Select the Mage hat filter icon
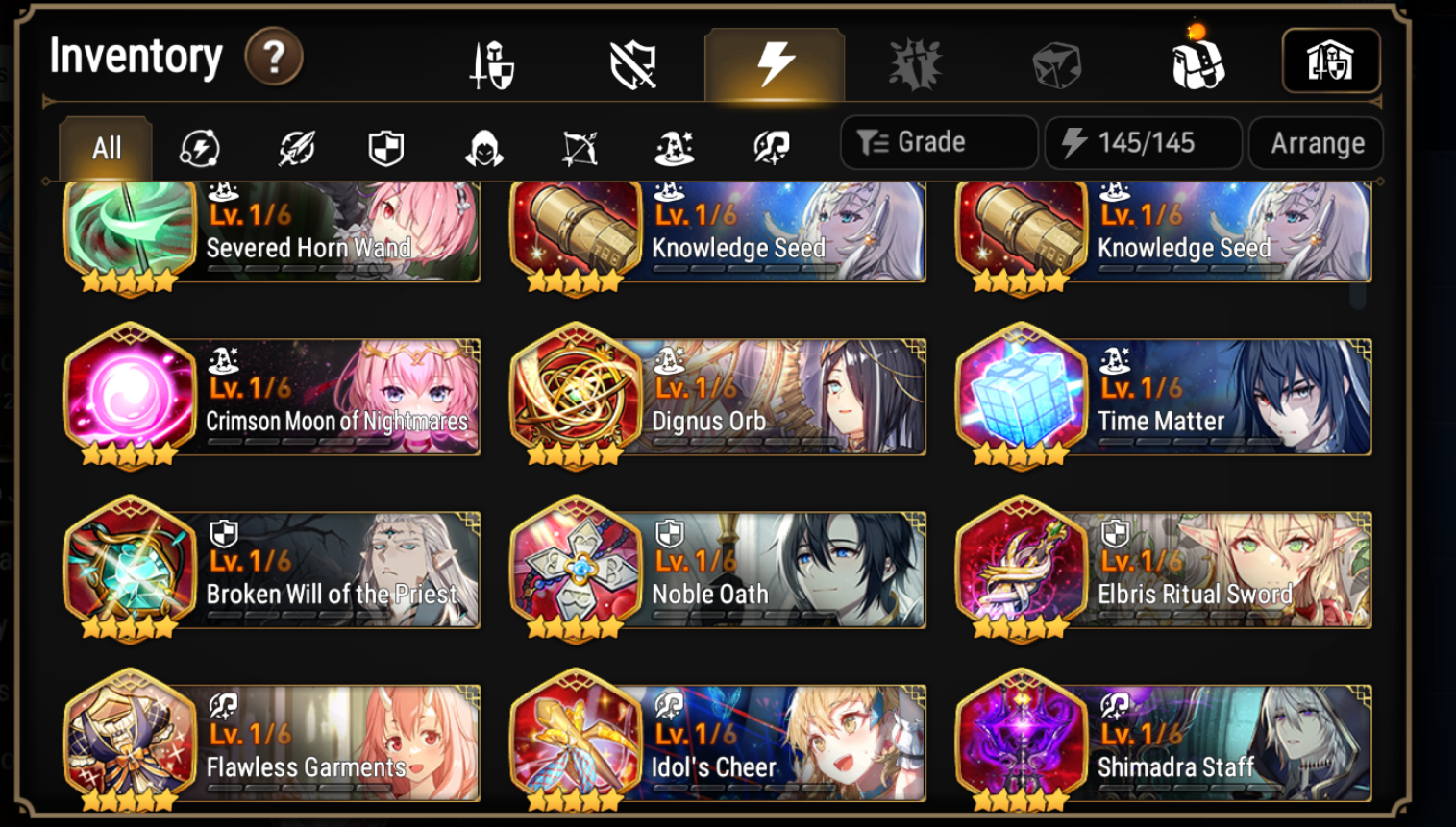This screenshot has height=827, width=1456. click(675, 146)
